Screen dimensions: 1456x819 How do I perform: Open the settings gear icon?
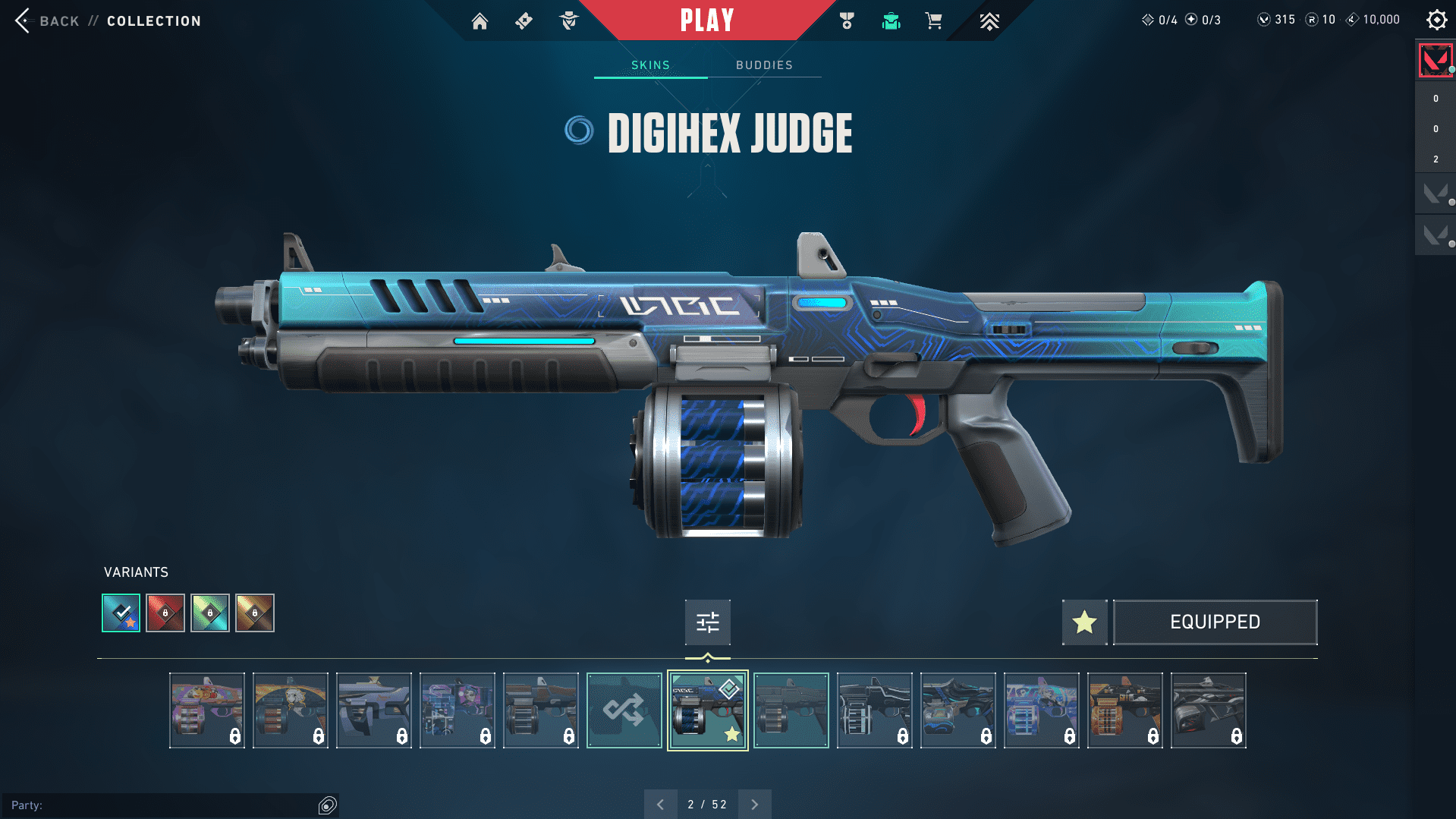point(1436,20)
